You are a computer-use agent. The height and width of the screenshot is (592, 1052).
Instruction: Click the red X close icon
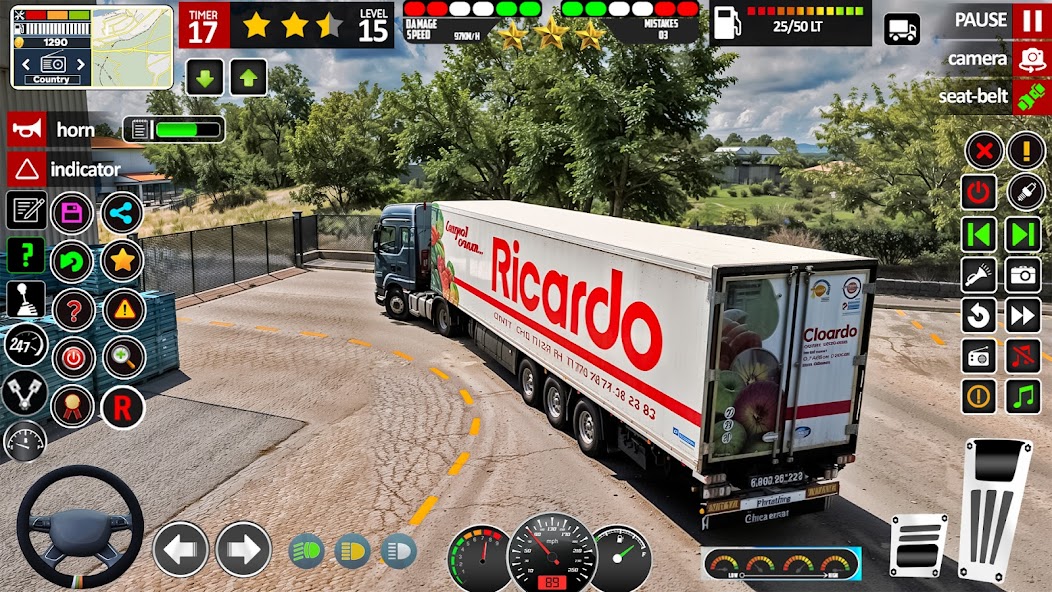point(984,152)
